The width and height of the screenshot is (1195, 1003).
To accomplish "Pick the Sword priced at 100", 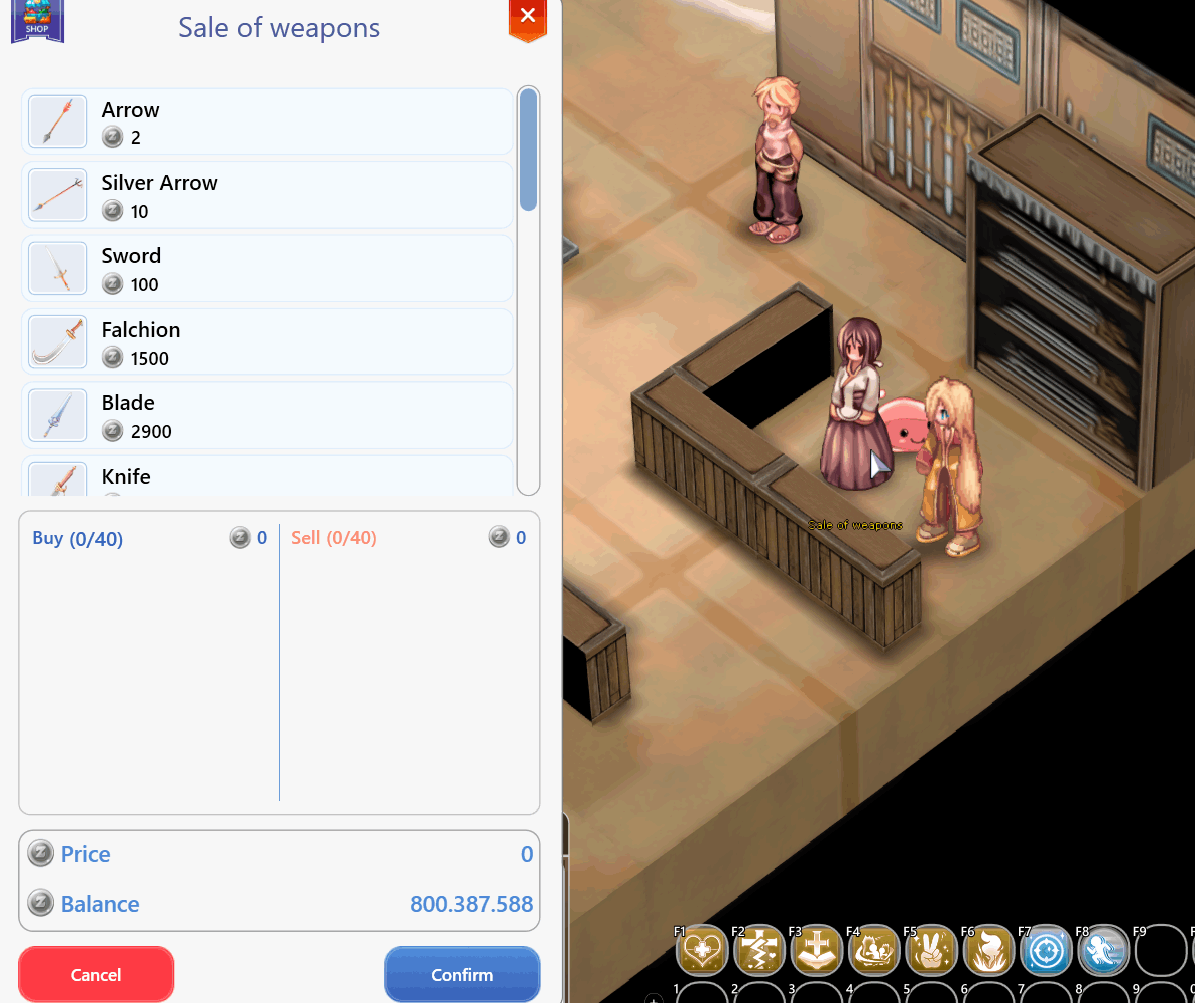I will point(267,269).
